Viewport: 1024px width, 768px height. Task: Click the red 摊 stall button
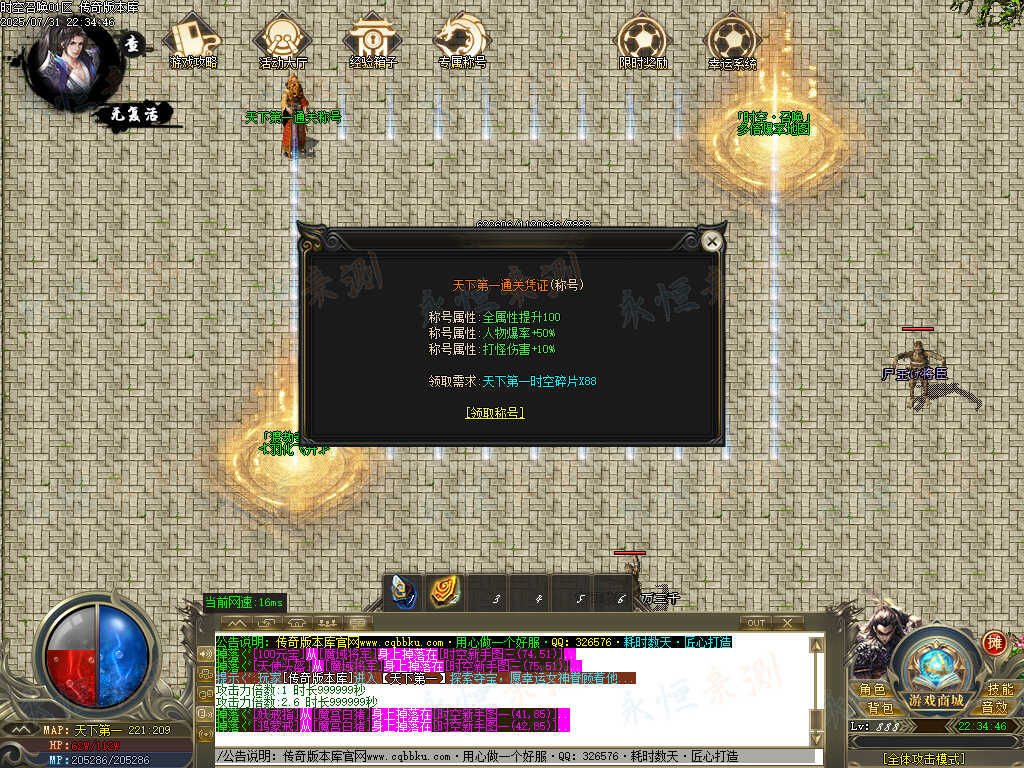[994, 642]
